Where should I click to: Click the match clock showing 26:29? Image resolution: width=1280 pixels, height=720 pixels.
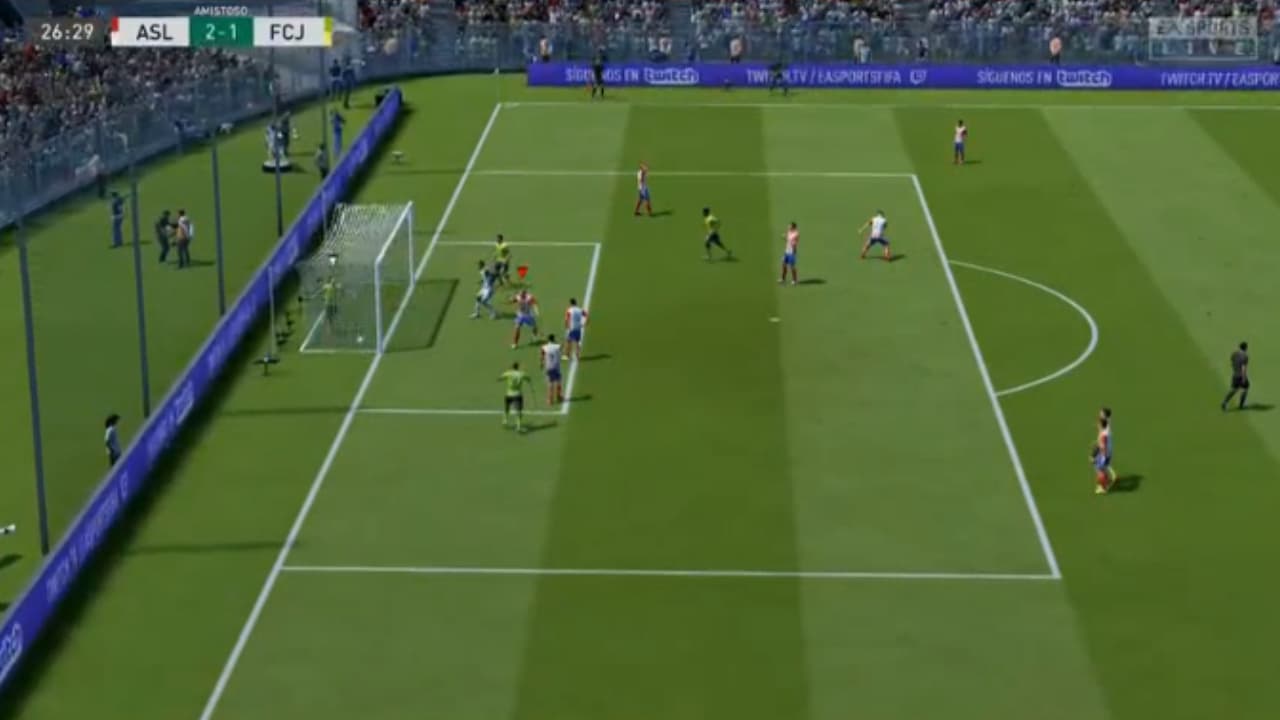[x=65, y=30]
